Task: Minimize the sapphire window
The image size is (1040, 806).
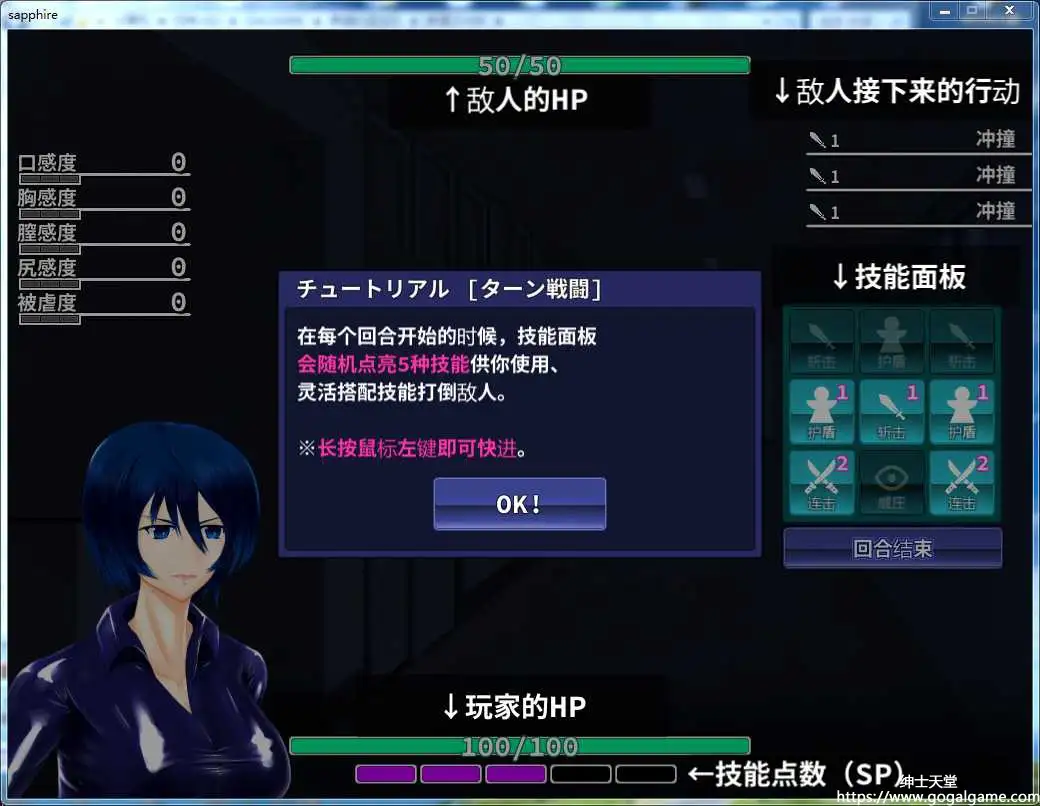Action: 943,10
